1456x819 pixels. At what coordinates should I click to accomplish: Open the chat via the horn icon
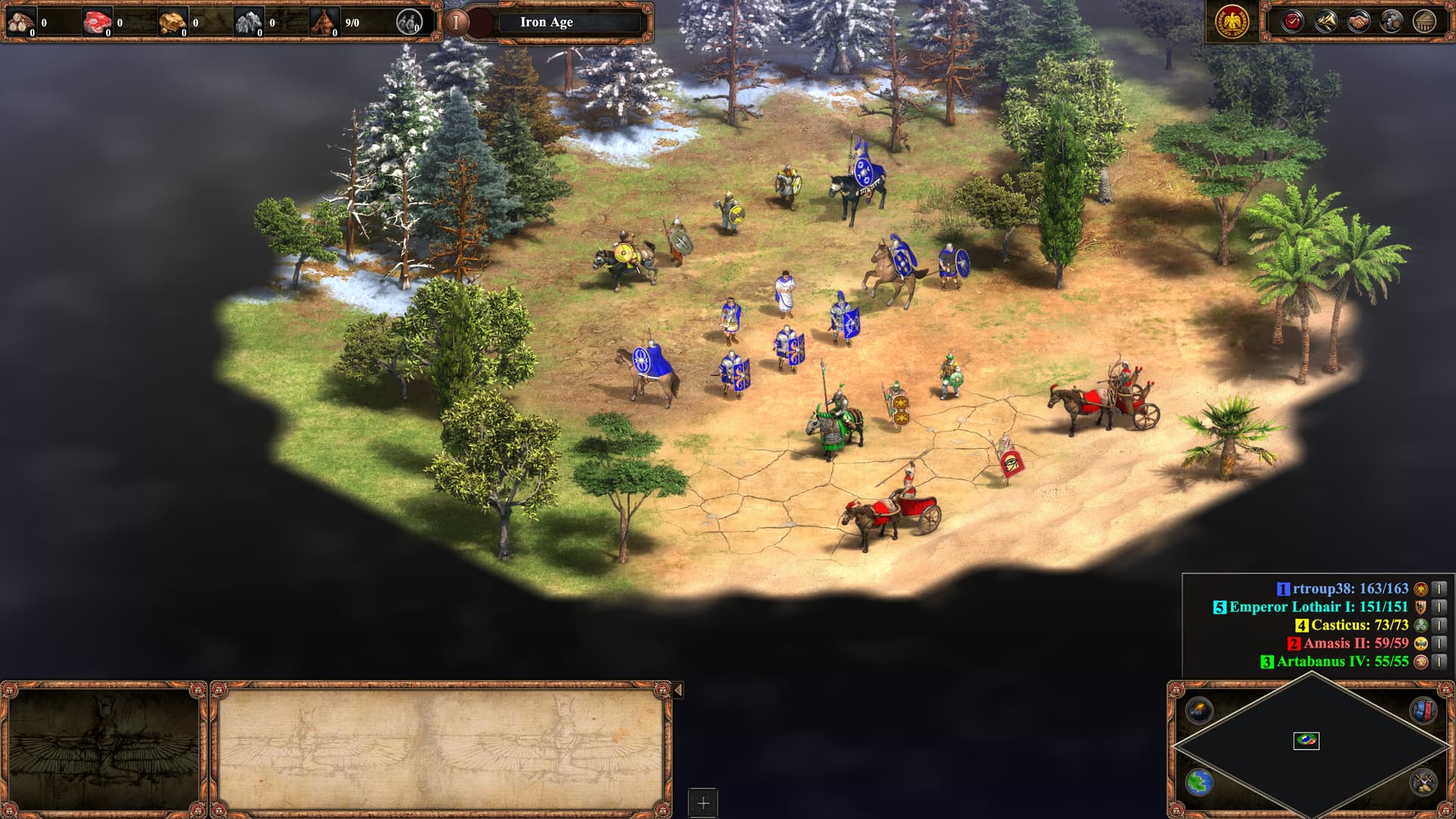pos(1326,20)
